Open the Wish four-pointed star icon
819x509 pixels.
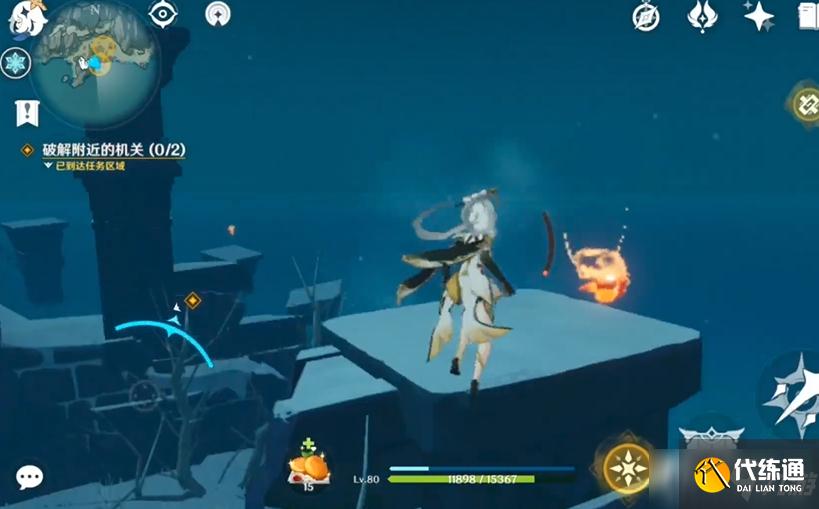(x=759, y=16)
